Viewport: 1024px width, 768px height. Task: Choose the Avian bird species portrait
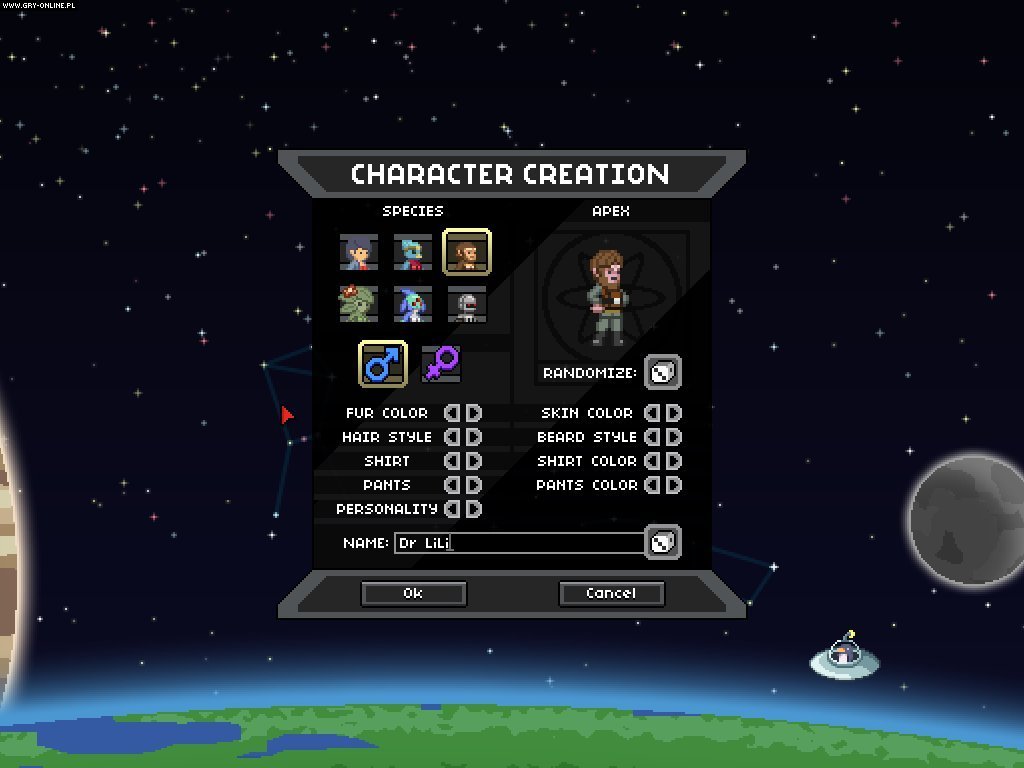[x=412, y=252]
